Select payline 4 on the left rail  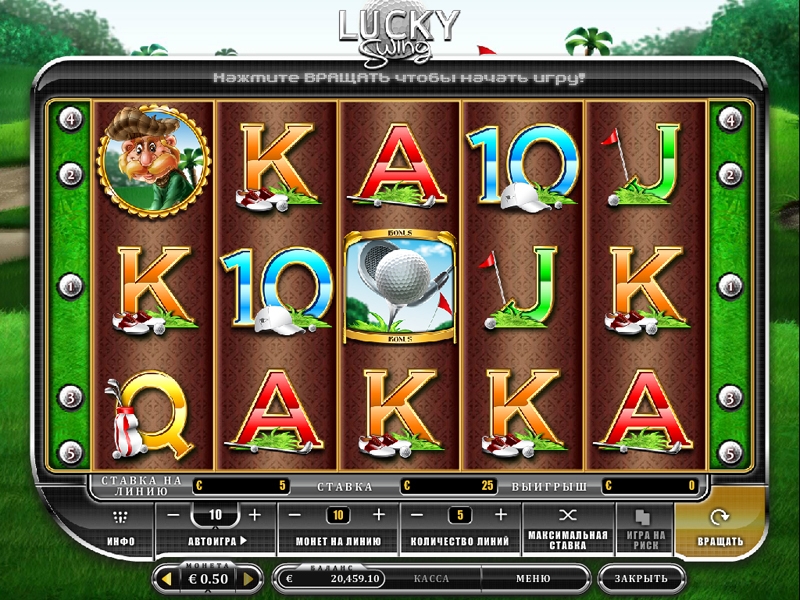point(71,119)
